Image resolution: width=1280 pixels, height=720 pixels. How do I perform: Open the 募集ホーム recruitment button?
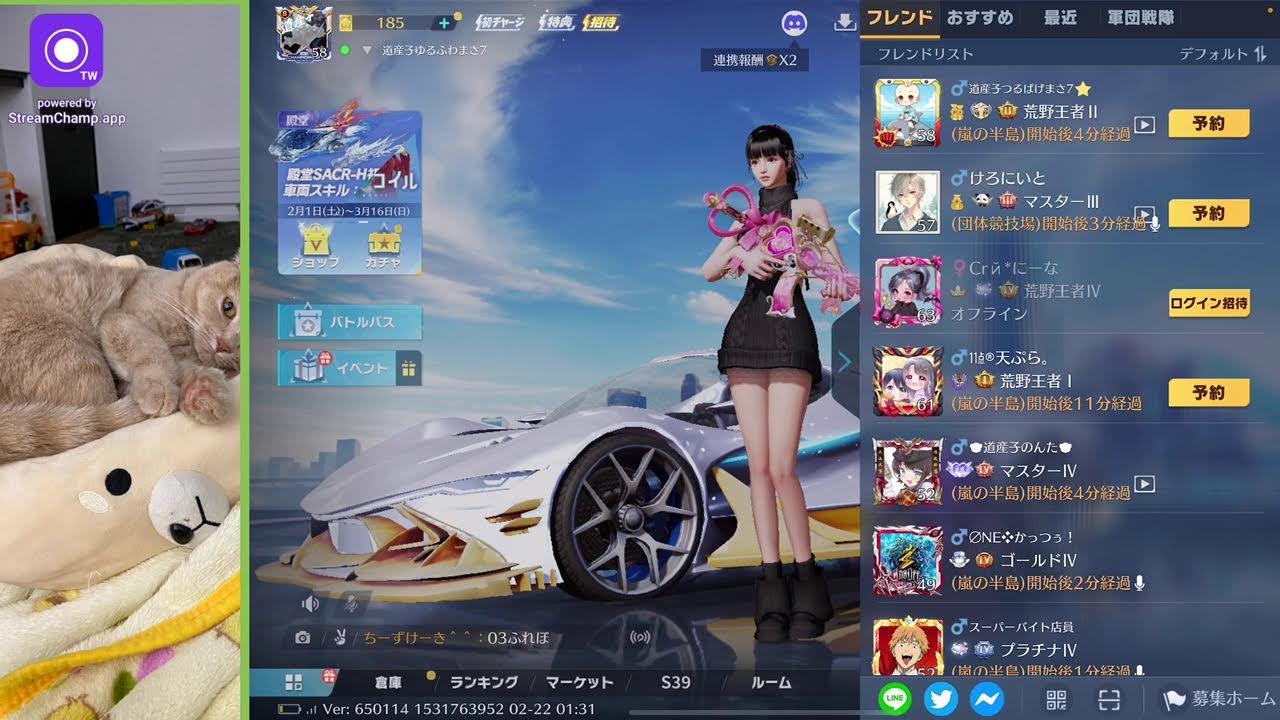pos(1220,698)
